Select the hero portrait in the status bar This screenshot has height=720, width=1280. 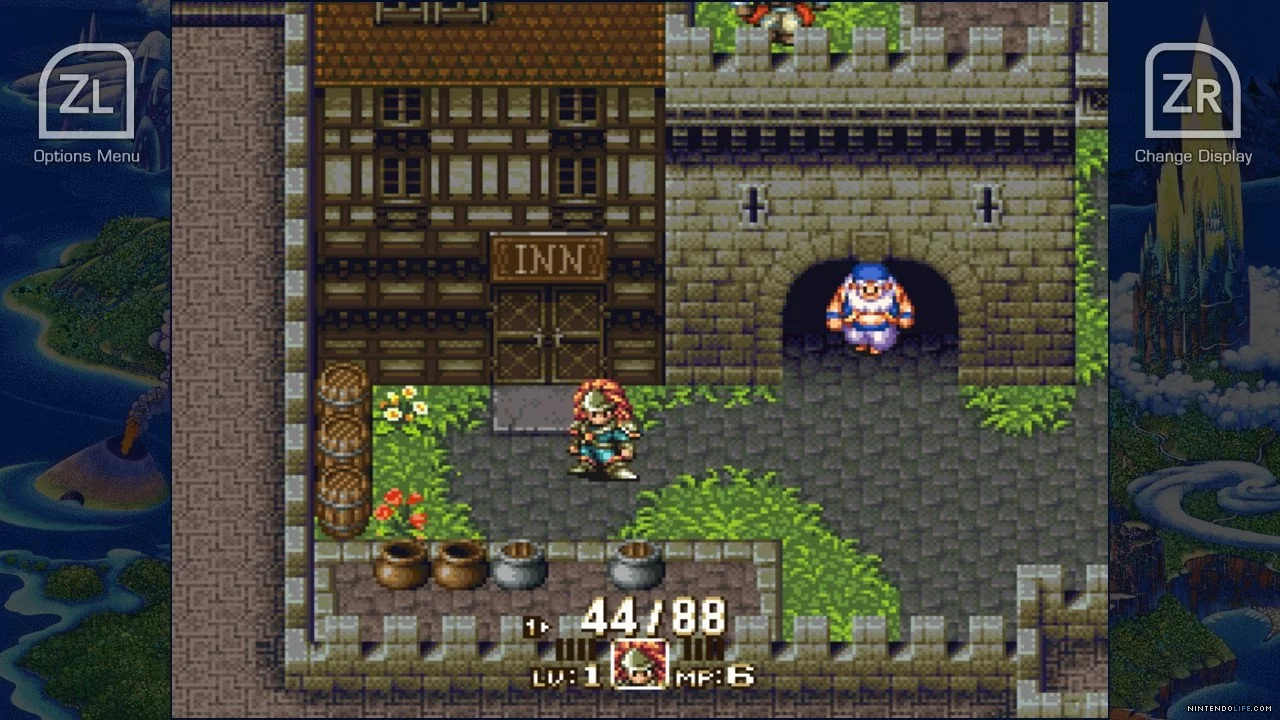(x=640, y=664)
